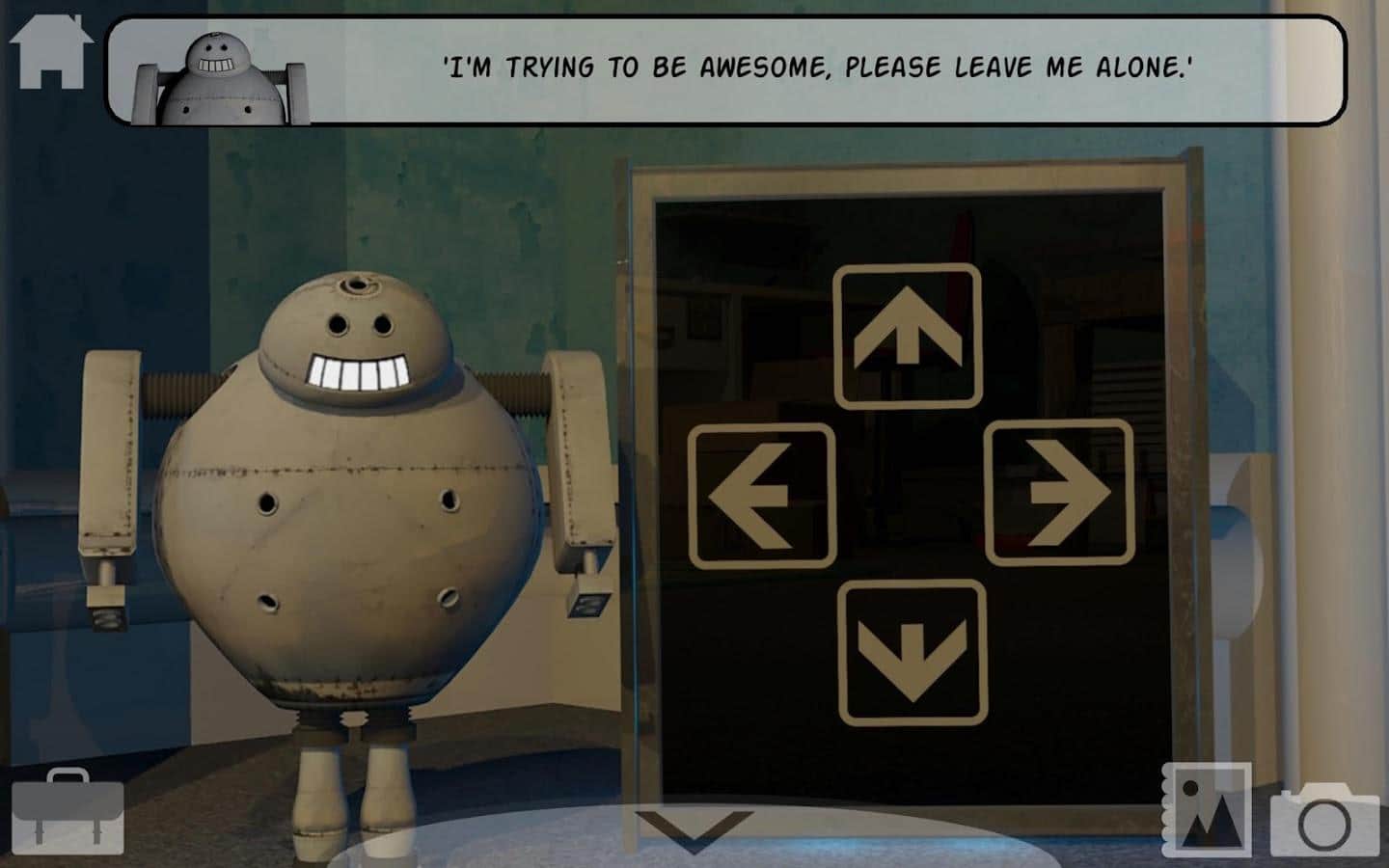
Task: Hit the right arrow button on panel
Action: (x=1059, y=493)
